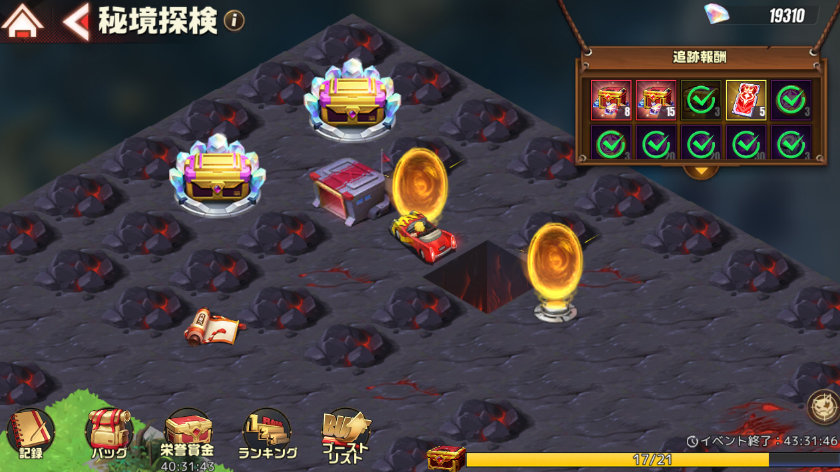
Task: Select the treasure chest reward with count 15
Action: pos(656,100)
